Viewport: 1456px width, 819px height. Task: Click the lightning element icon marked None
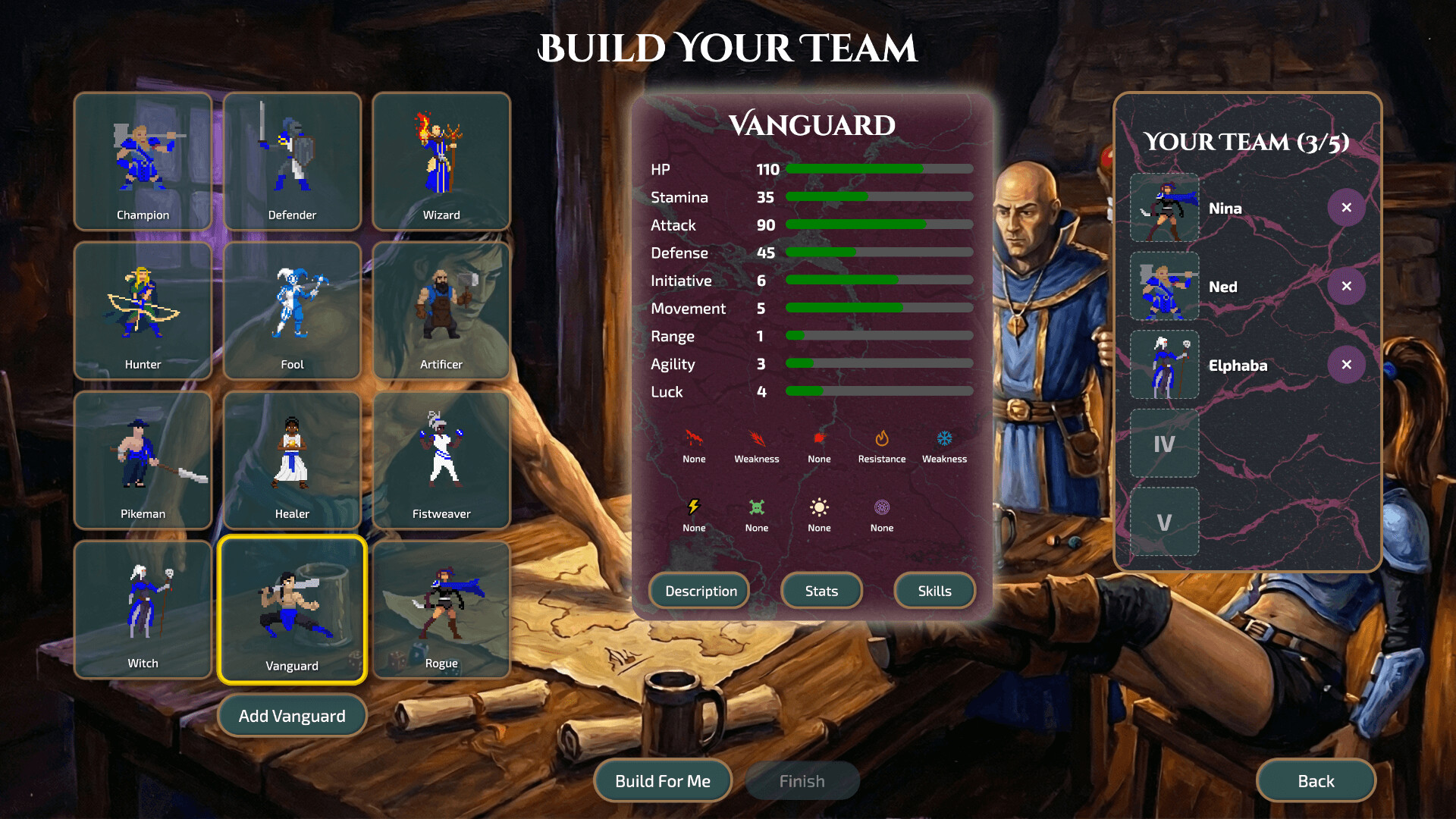click(695, 508)
